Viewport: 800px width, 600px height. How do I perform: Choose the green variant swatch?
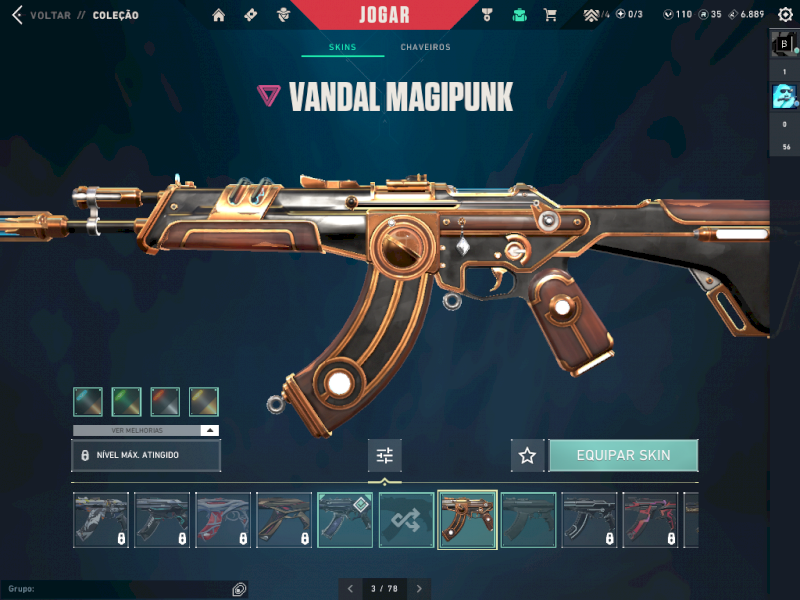[x=126, y=402]
